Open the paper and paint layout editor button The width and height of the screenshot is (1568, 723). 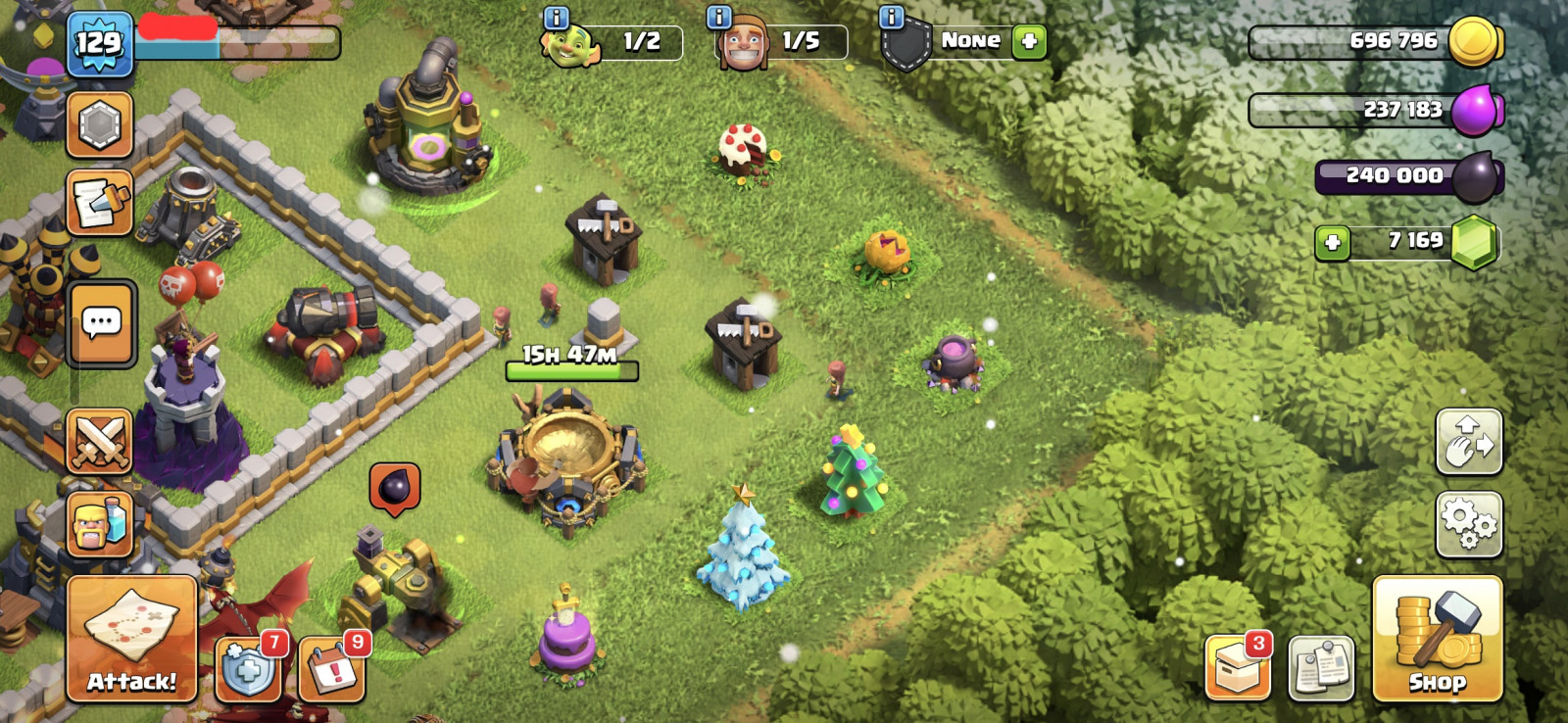point(99,203)
